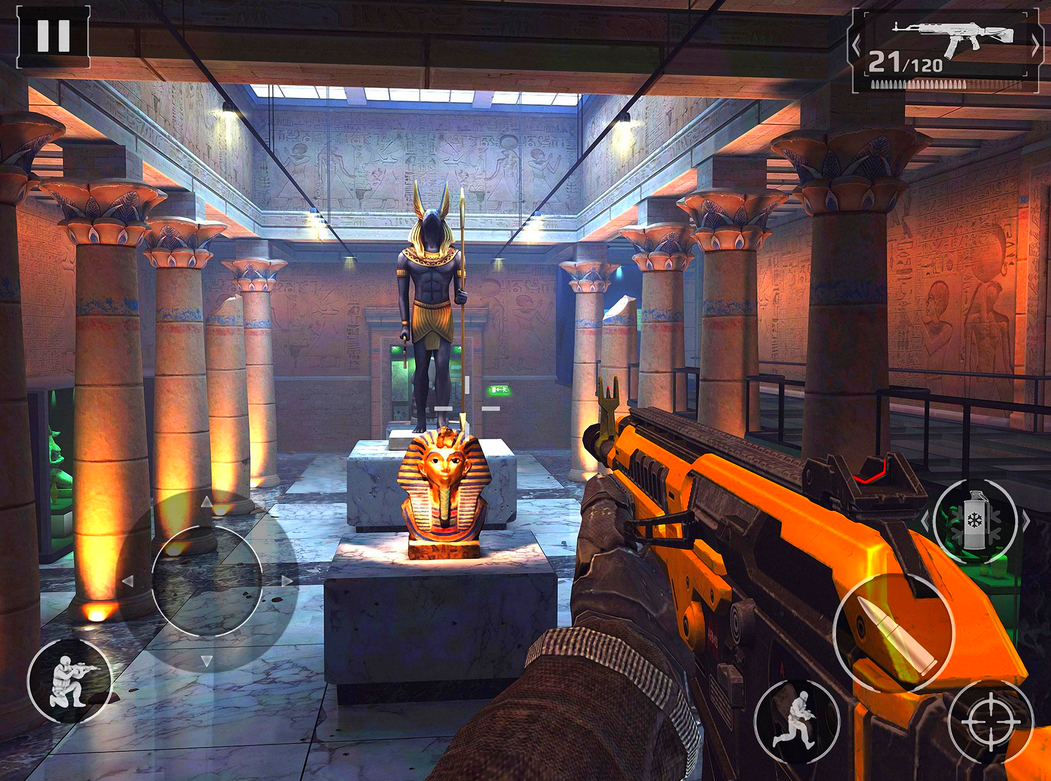Pause the game with the pause button
This screenshot has height=781, width=1051.
[53, 36]
